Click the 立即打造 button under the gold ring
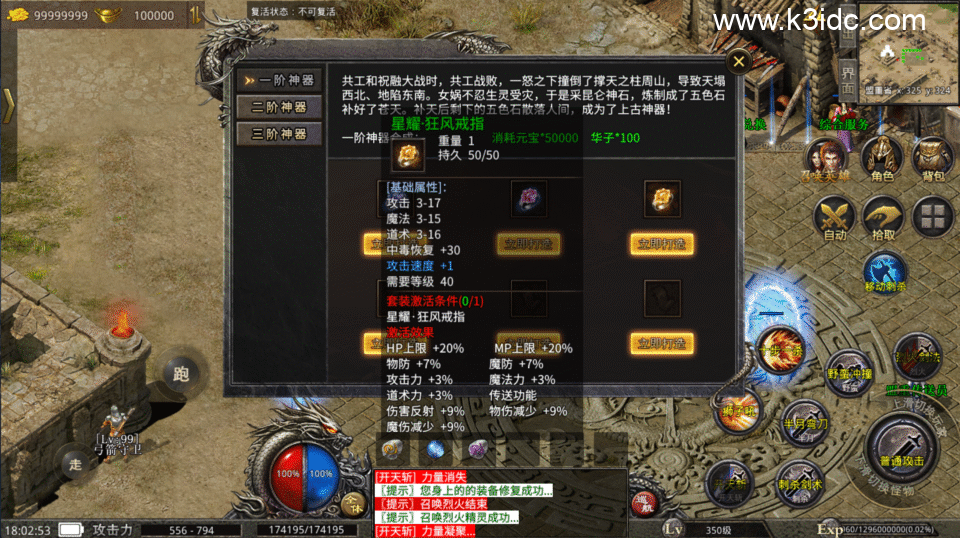This screenshot has width=960, height=538. click(x=662, y=243)
